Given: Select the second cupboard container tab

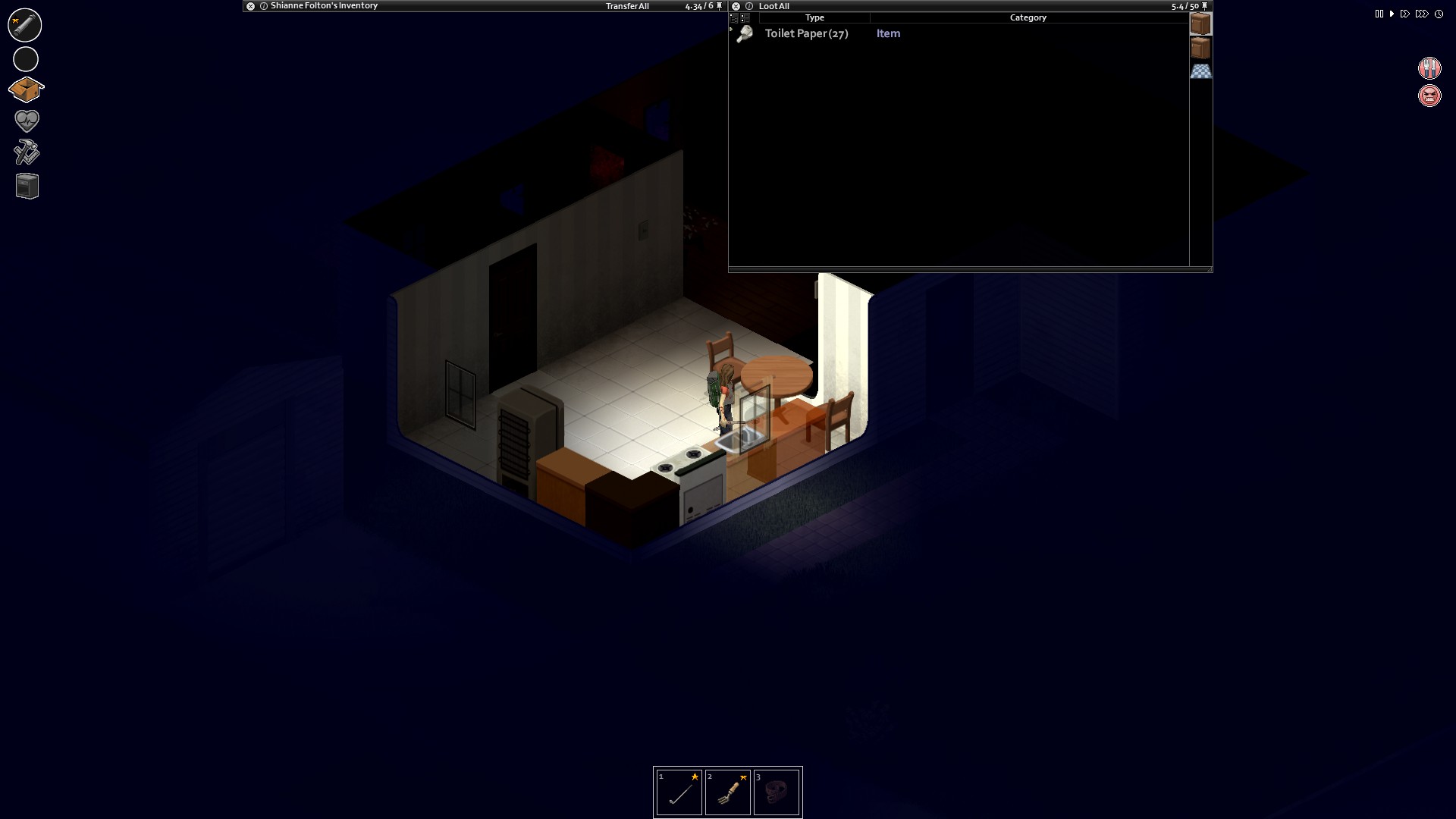Looking at the screenshot, I should point(1201,47).
